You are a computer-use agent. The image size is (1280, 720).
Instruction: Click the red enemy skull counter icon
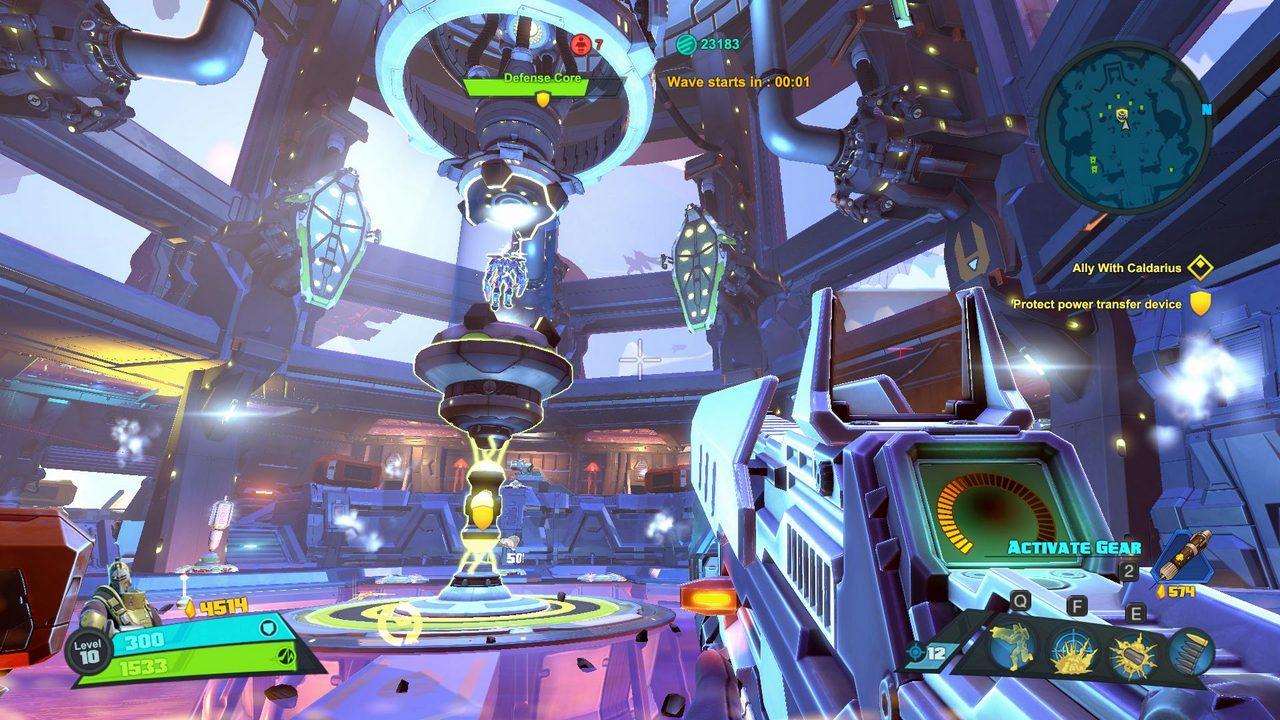[580, 44]
